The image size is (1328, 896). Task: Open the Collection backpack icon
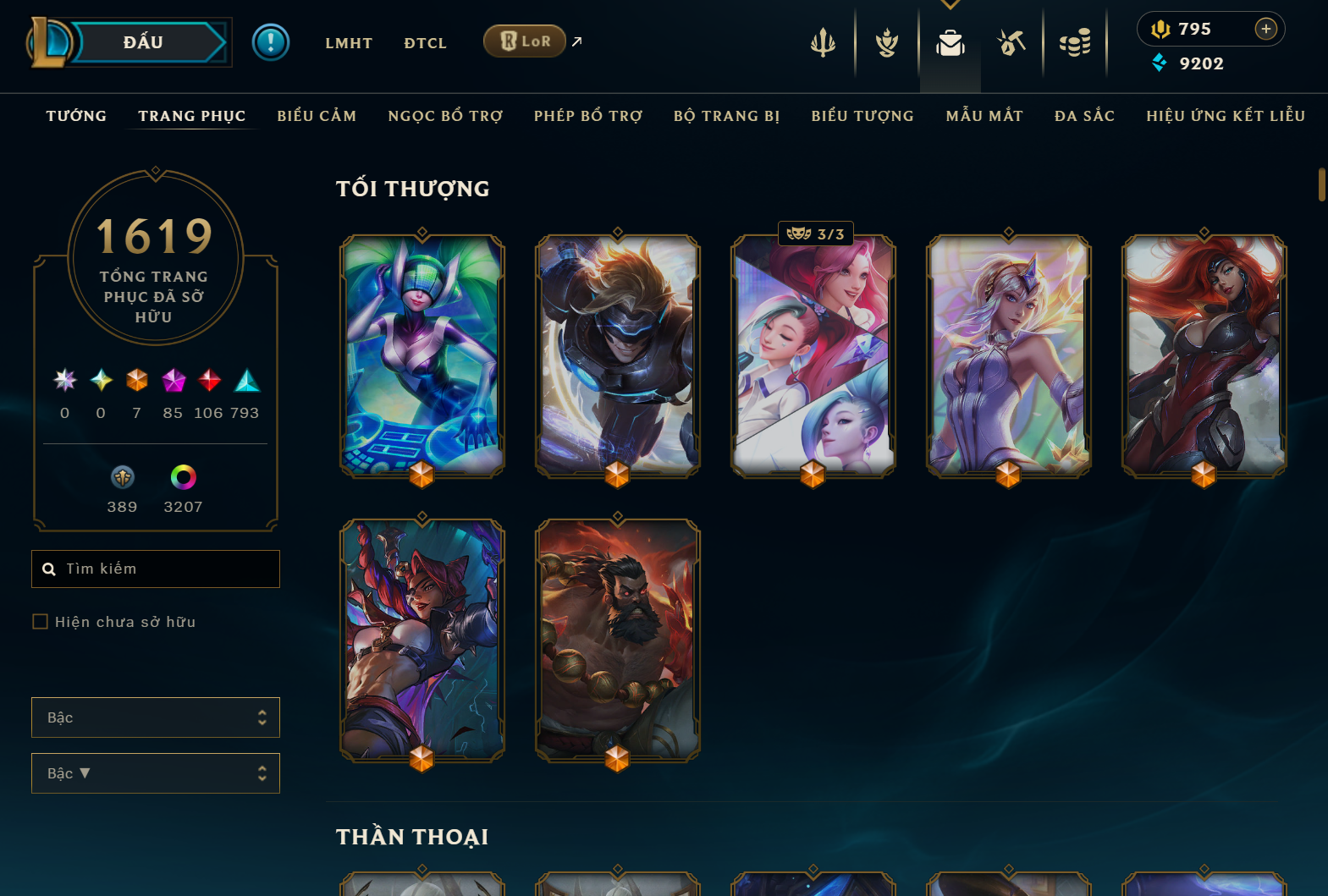pos(950,45)
